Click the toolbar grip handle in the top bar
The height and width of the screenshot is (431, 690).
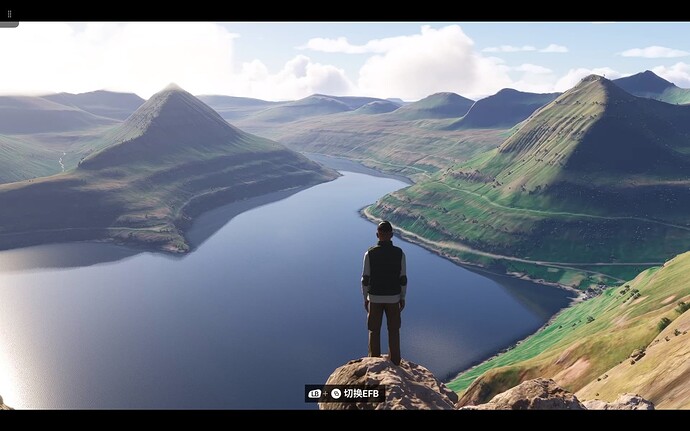(x=9, y=15)
